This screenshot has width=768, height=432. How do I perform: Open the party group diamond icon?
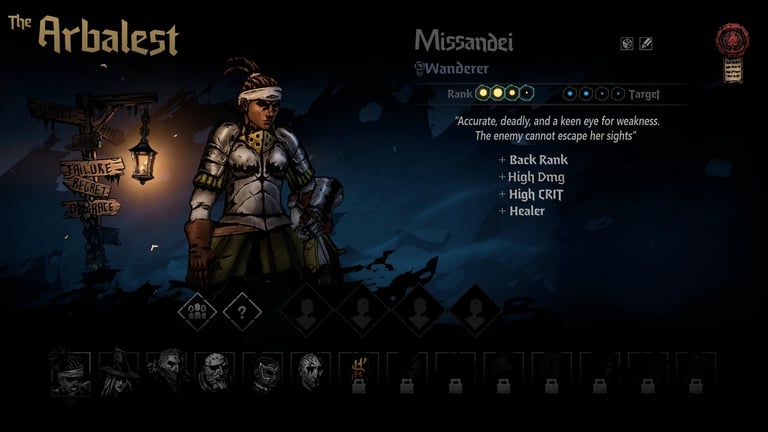pyautogui.click(x=197, y=311)
